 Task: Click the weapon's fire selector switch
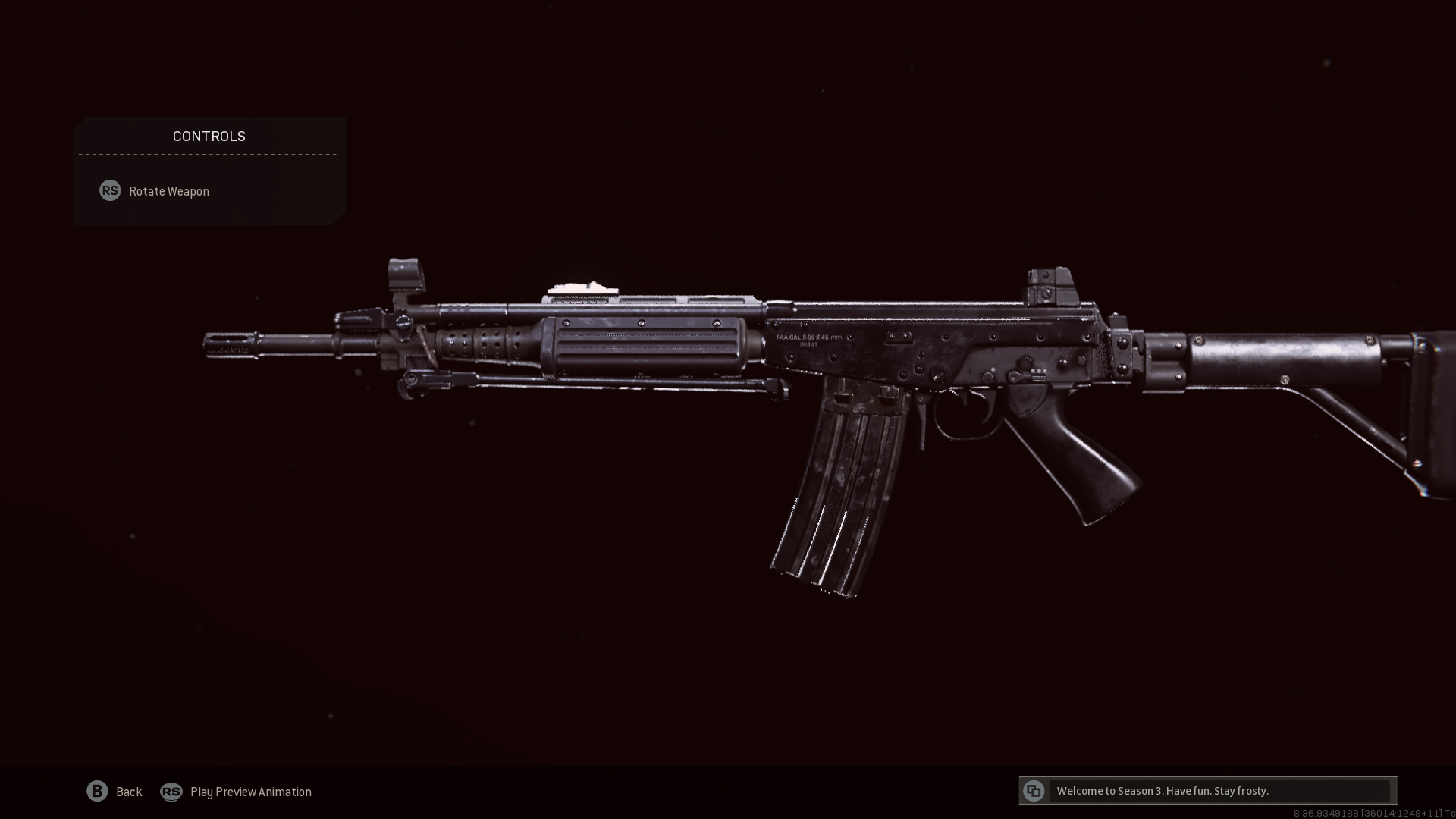1025,376
